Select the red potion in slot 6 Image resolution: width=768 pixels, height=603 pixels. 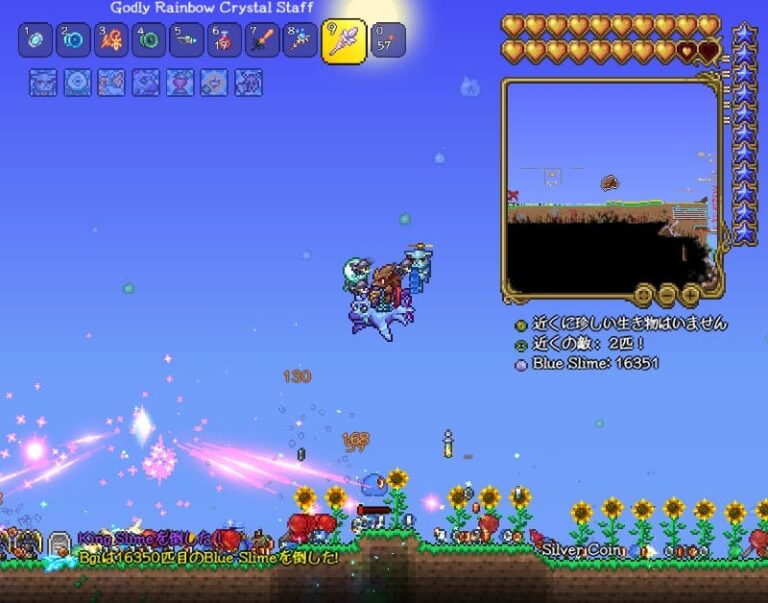pos(225,41)
